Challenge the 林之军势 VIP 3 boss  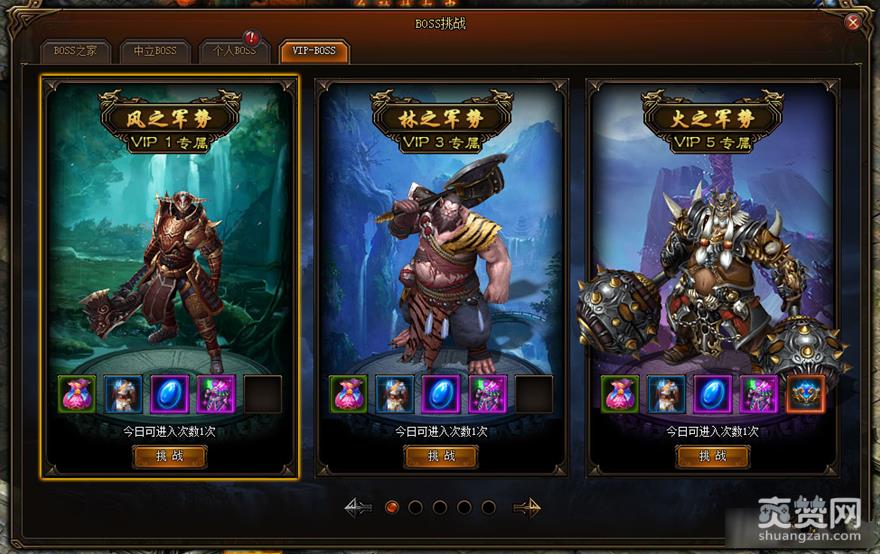[441, 456]
